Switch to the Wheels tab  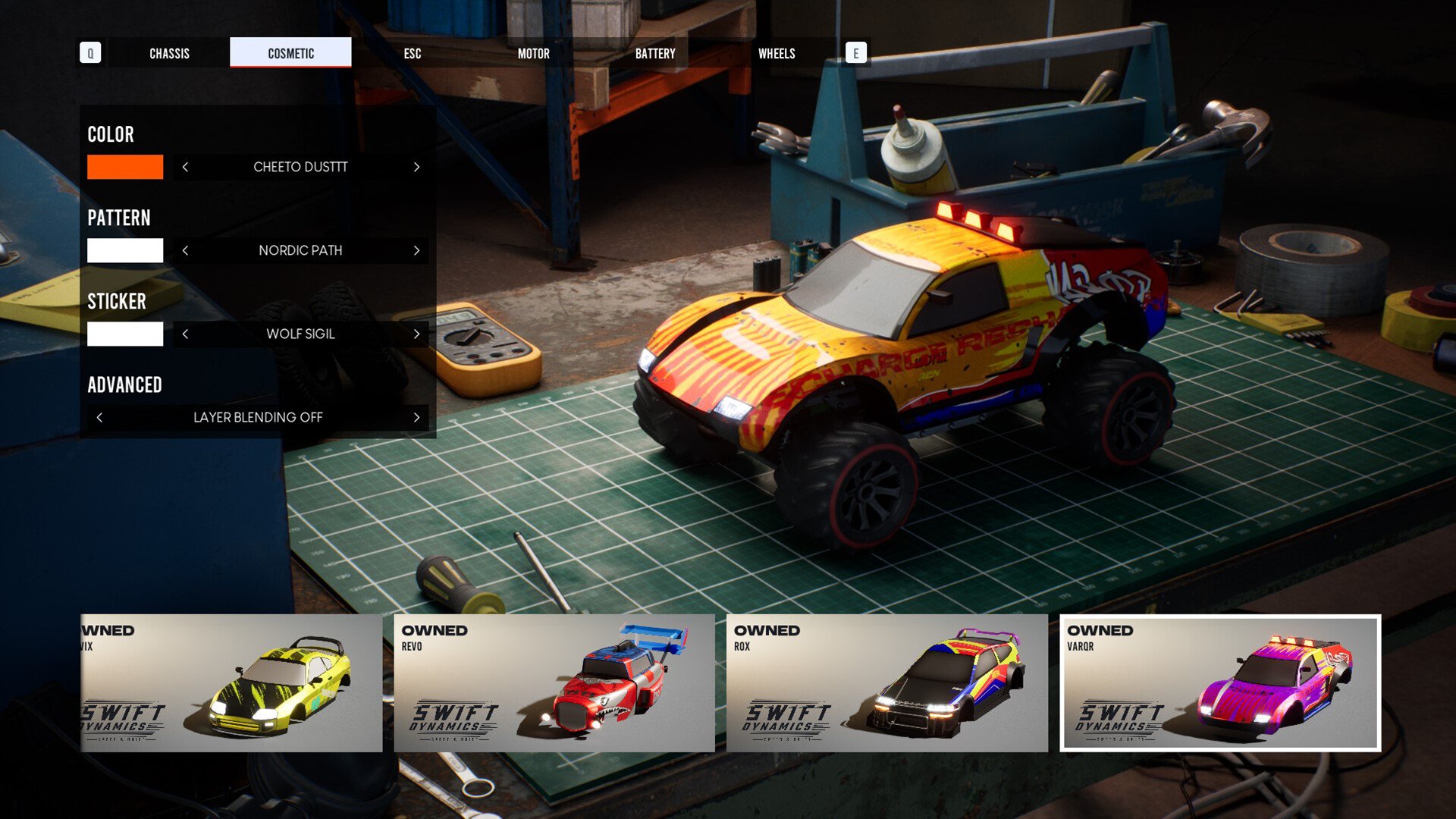777,53
